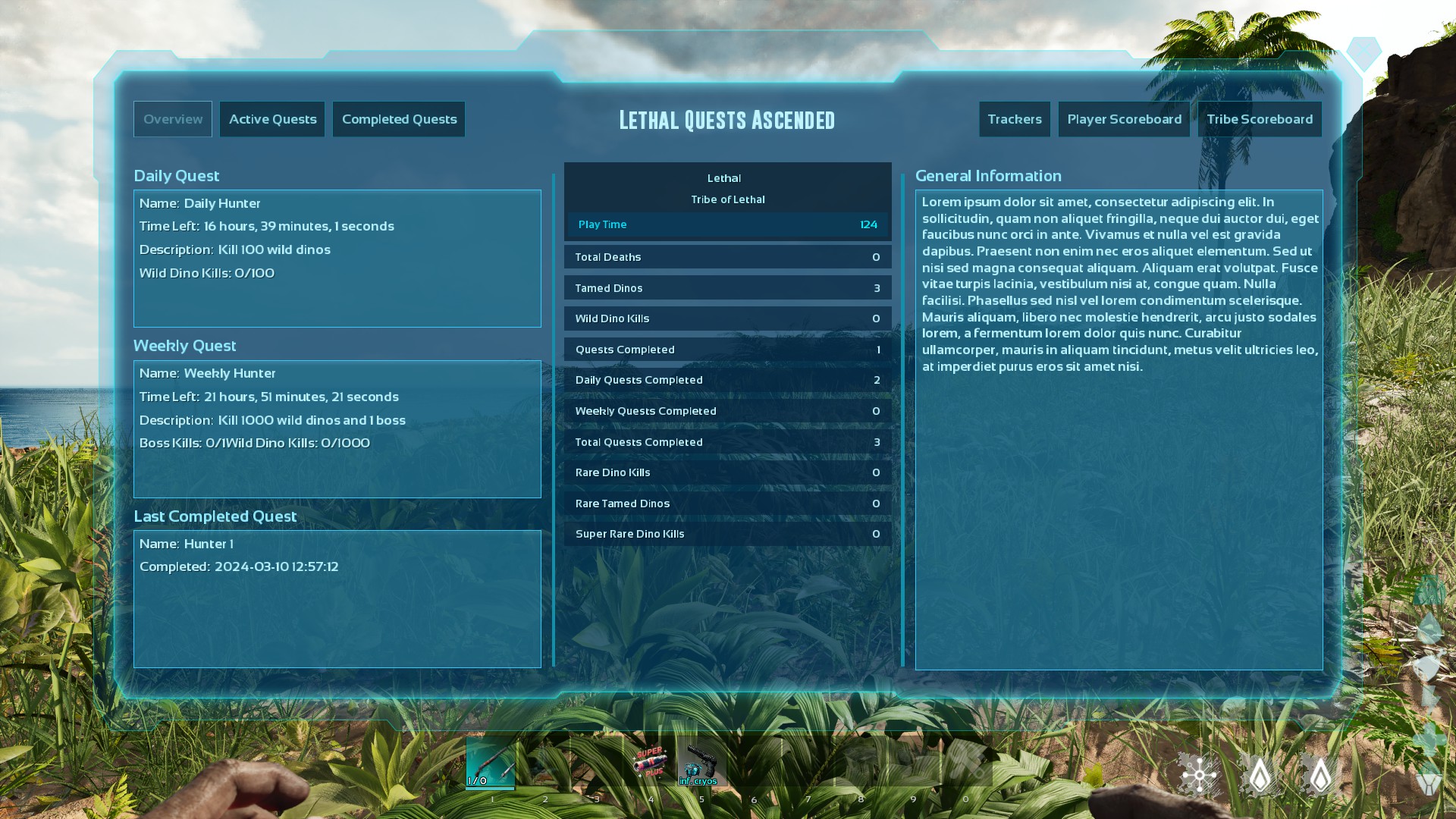
Task: Click the durability bar under the harpoon slot
Action: (x=490, y=789)
